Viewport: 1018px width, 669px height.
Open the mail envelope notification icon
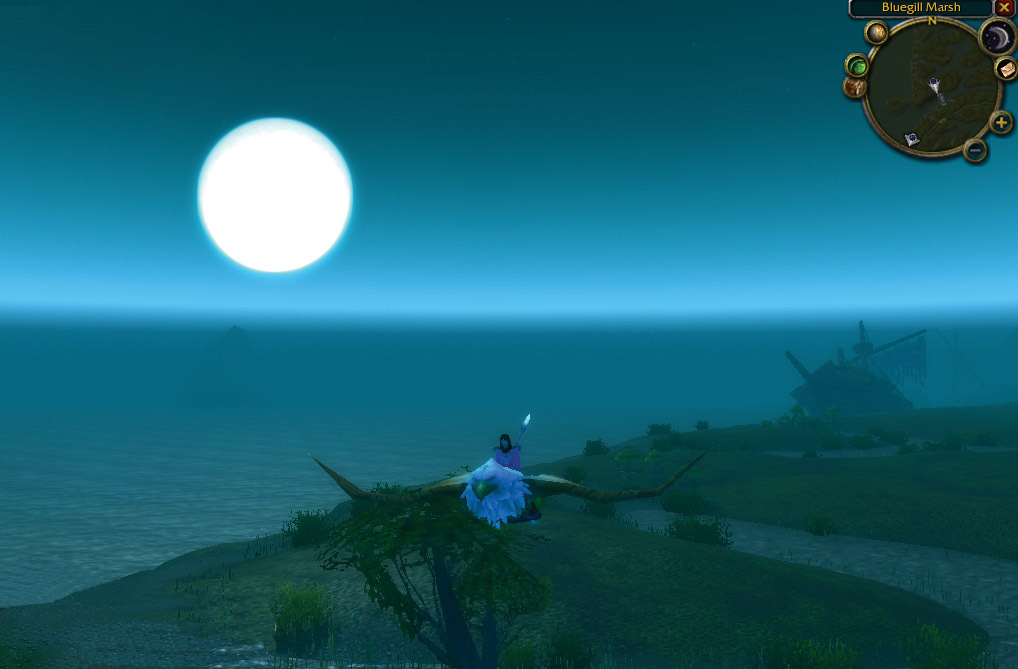[1005, 68]
